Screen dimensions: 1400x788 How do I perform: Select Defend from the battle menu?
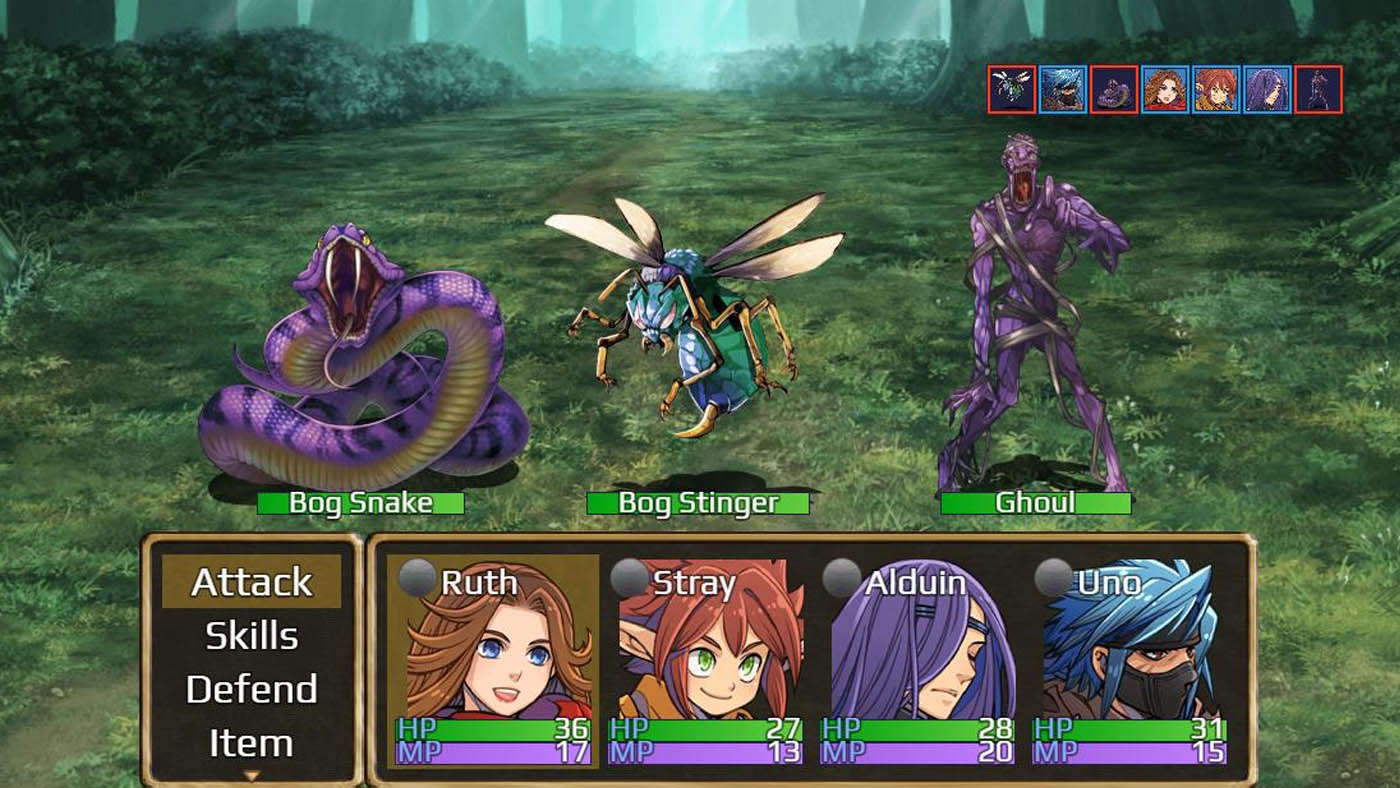(251, 690)
